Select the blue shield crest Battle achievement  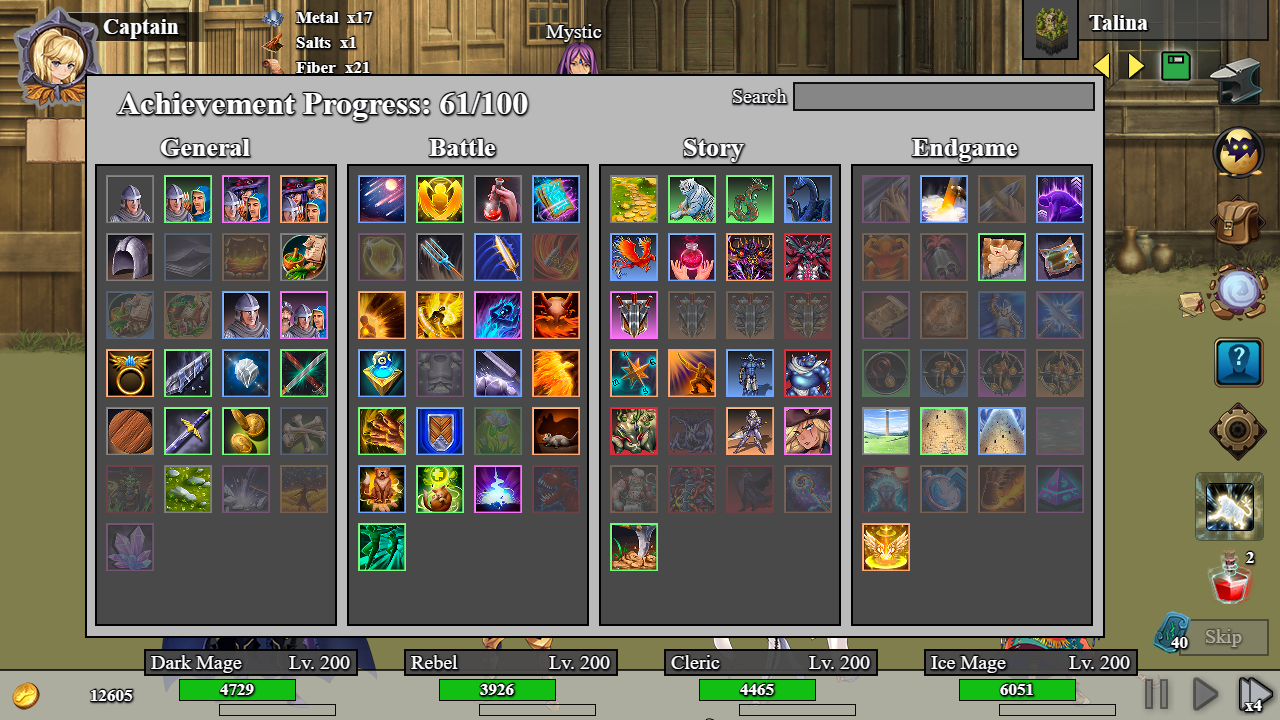click(440, 431)
